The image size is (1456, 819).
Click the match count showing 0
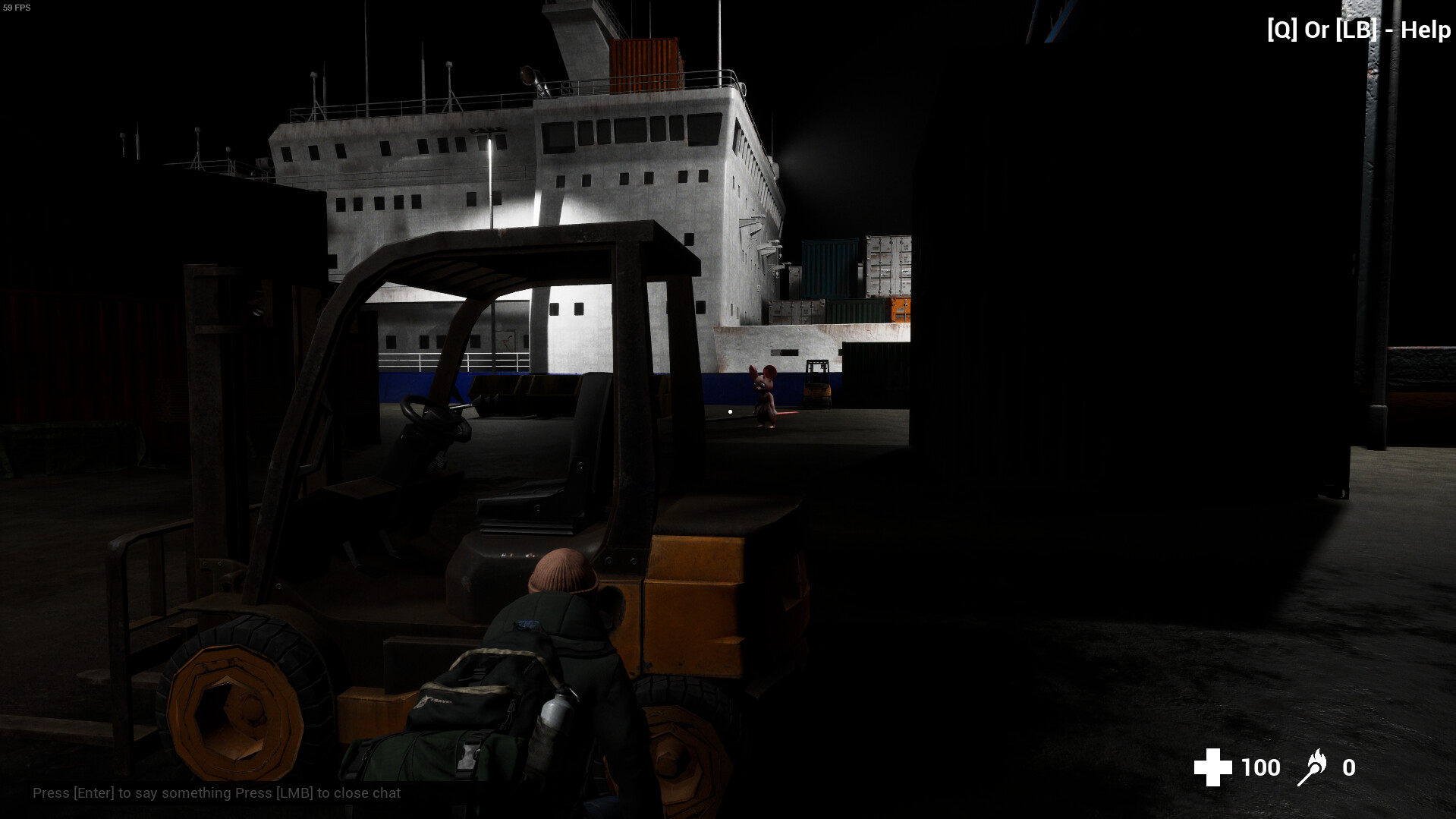(1350, 767)
